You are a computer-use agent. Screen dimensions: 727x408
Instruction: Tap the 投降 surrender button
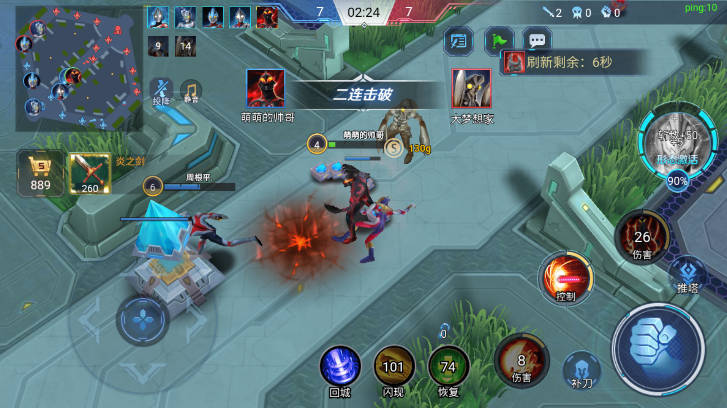click(162, 93)
